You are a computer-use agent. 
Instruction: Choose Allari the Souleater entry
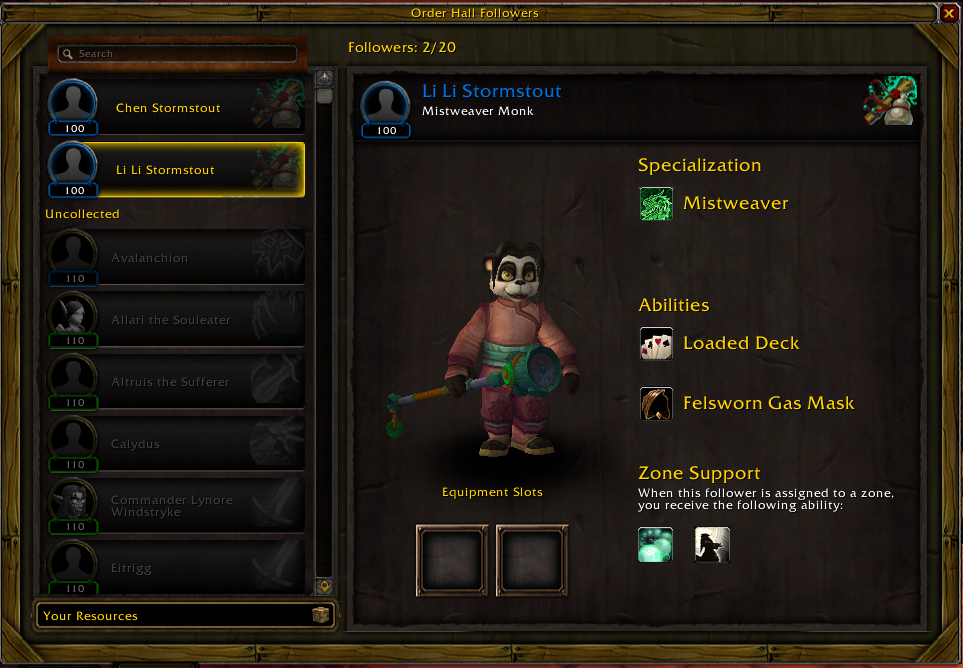tap(175, 320)
